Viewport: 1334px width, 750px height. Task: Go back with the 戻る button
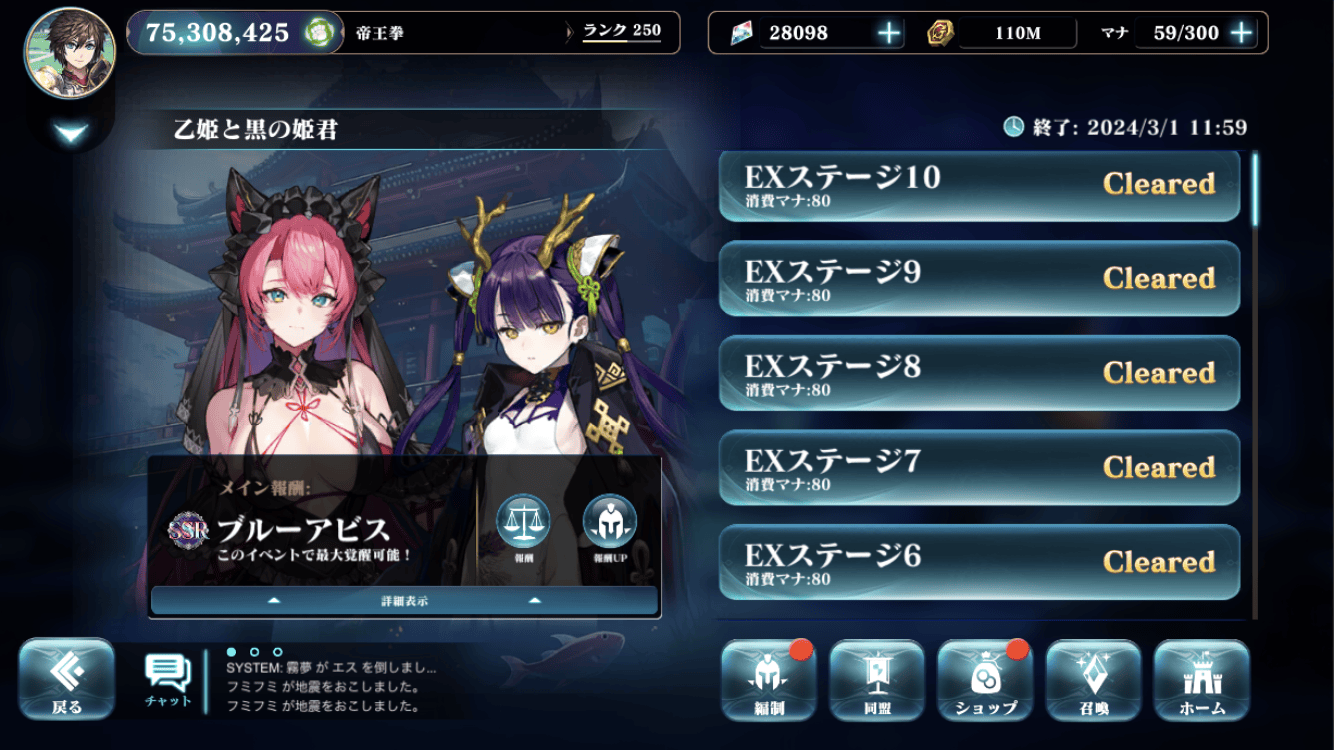tap(67, 679)
